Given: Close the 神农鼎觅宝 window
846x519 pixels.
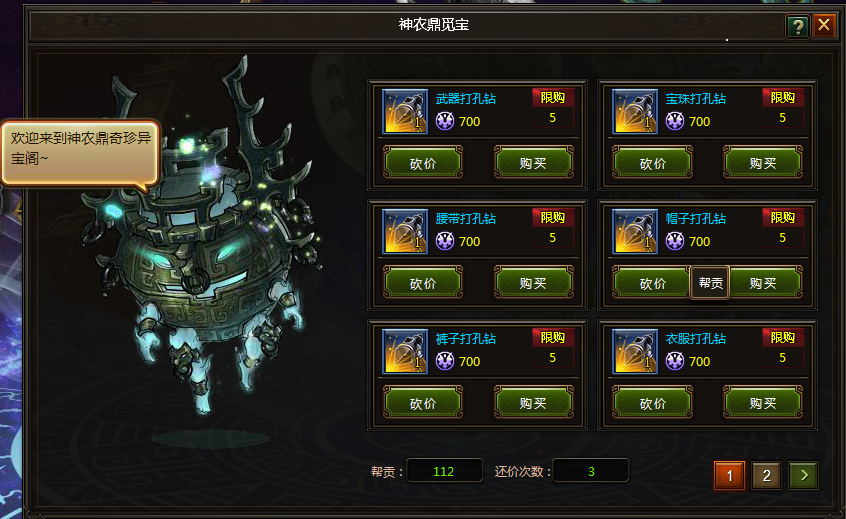Looking at the screenshot, I should [824, 25].
